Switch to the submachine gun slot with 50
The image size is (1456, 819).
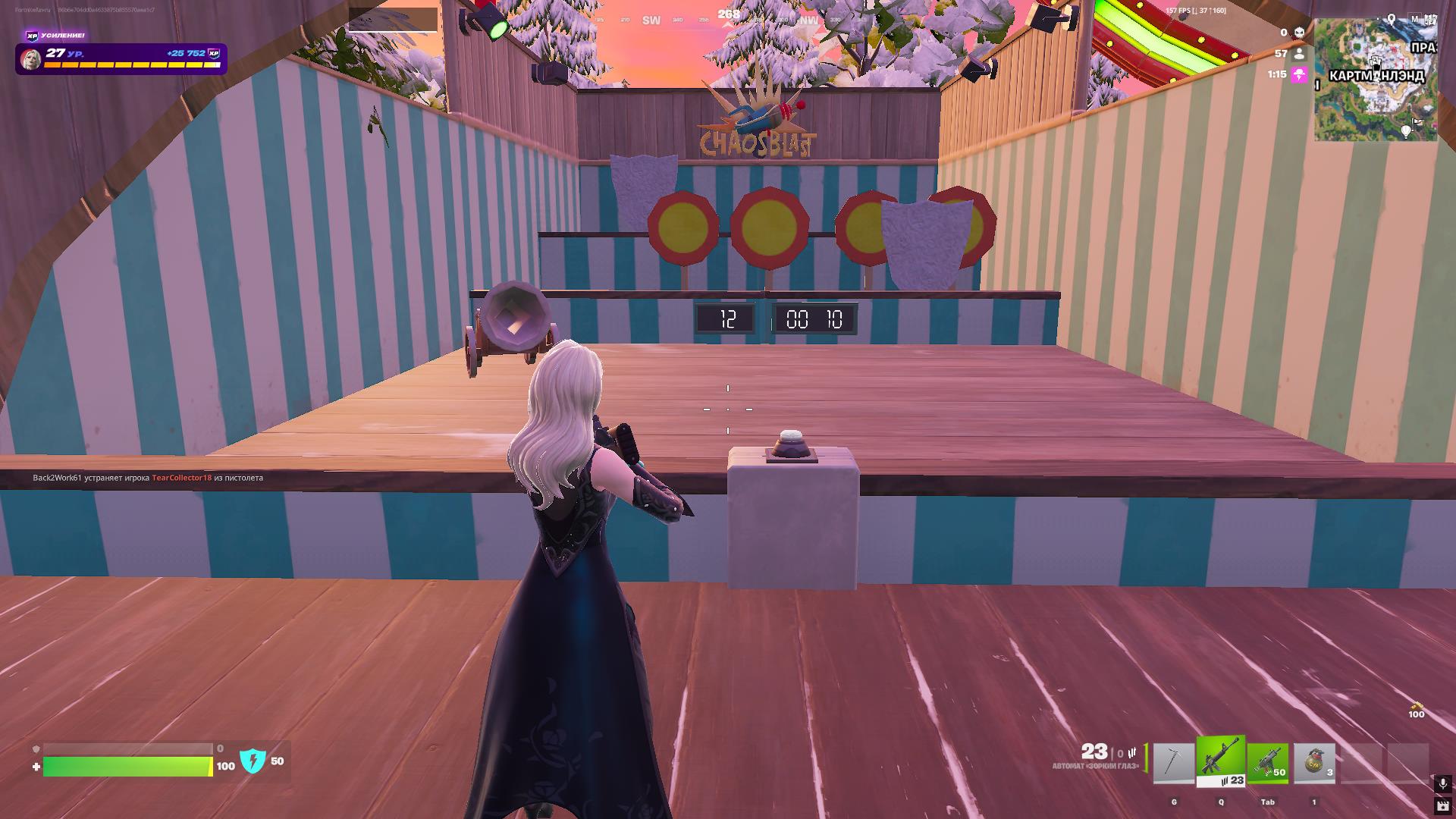1268,763
